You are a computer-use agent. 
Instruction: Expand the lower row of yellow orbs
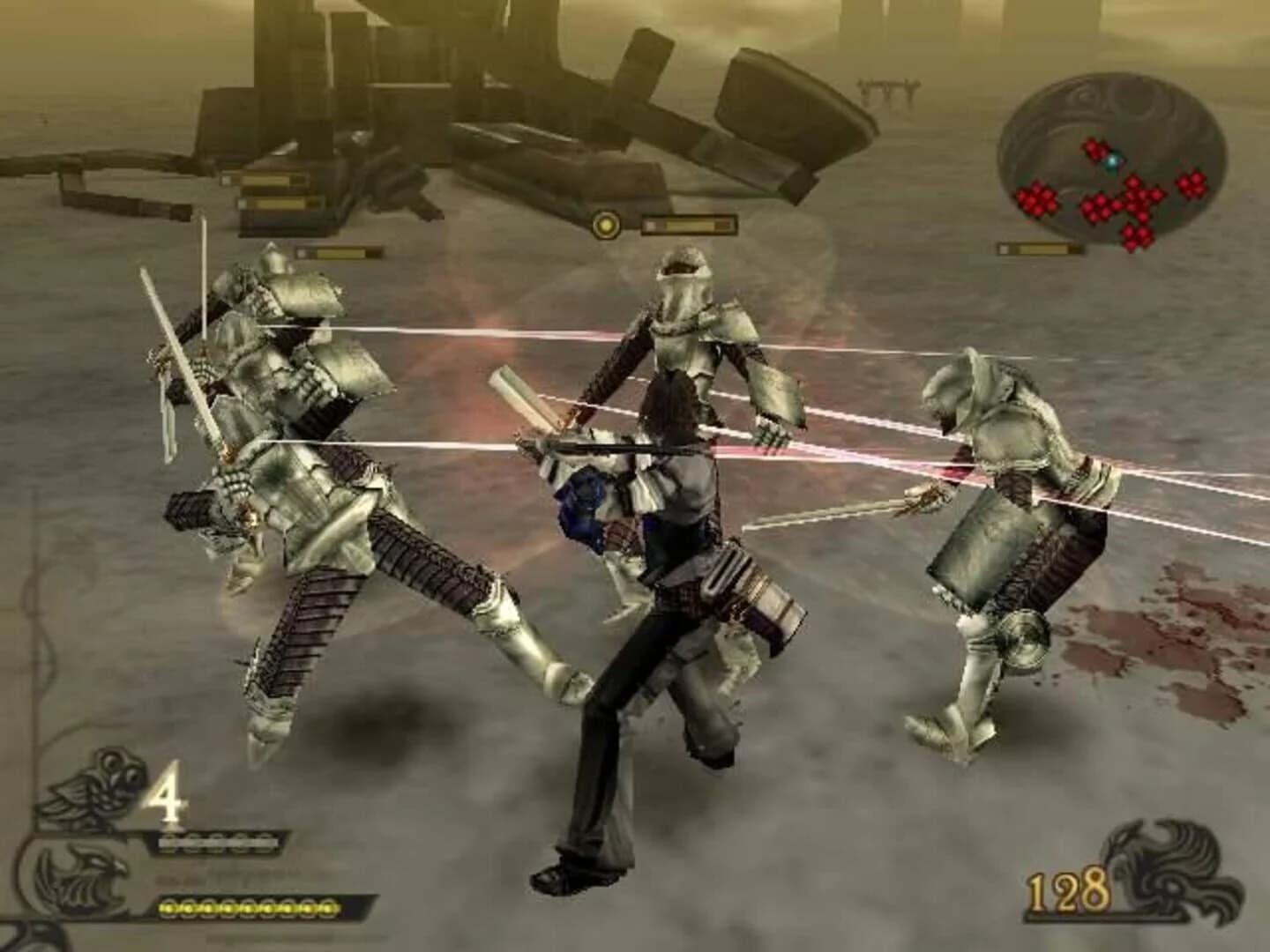tap(247, 910)
